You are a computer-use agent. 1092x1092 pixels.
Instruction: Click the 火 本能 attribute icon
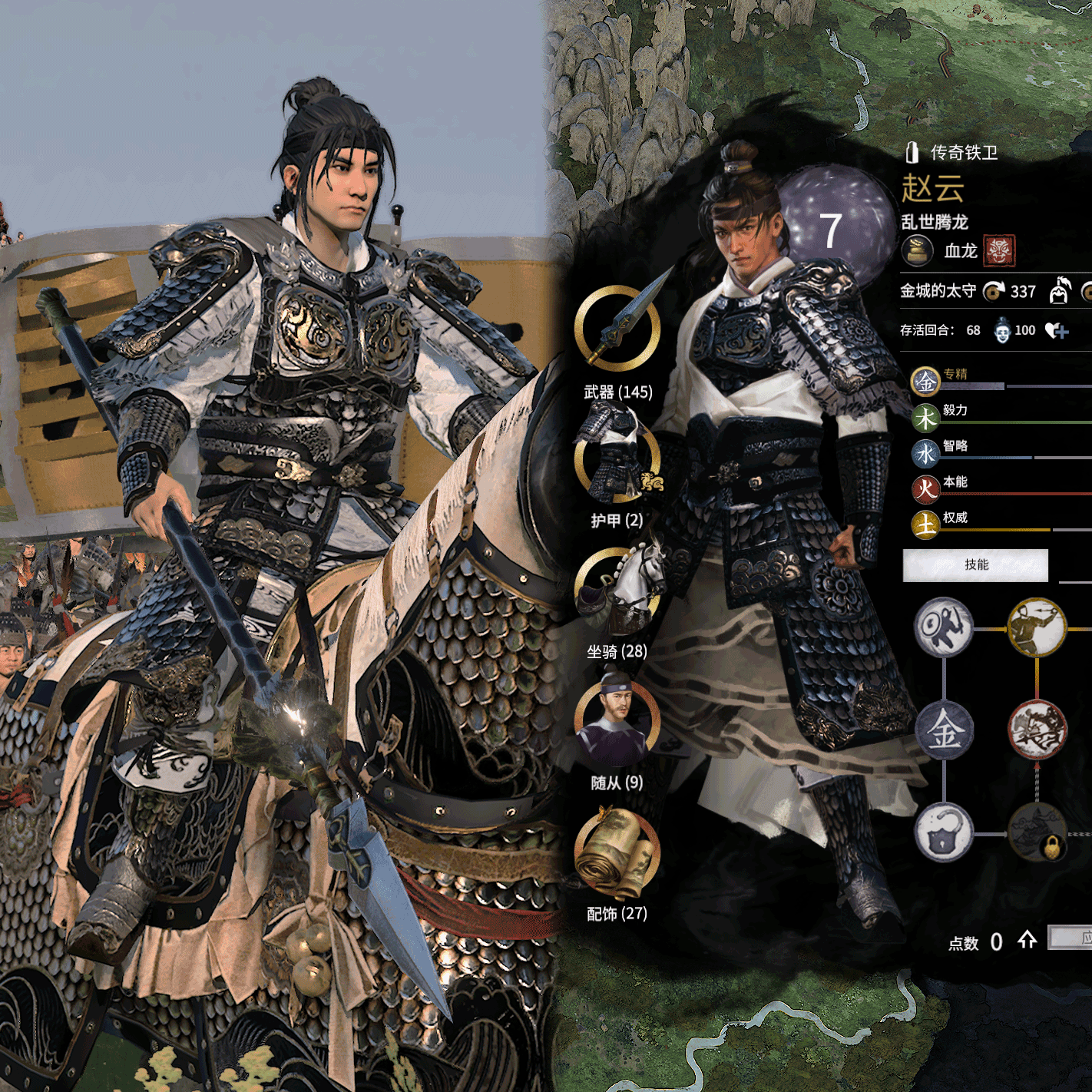point(926,489)
